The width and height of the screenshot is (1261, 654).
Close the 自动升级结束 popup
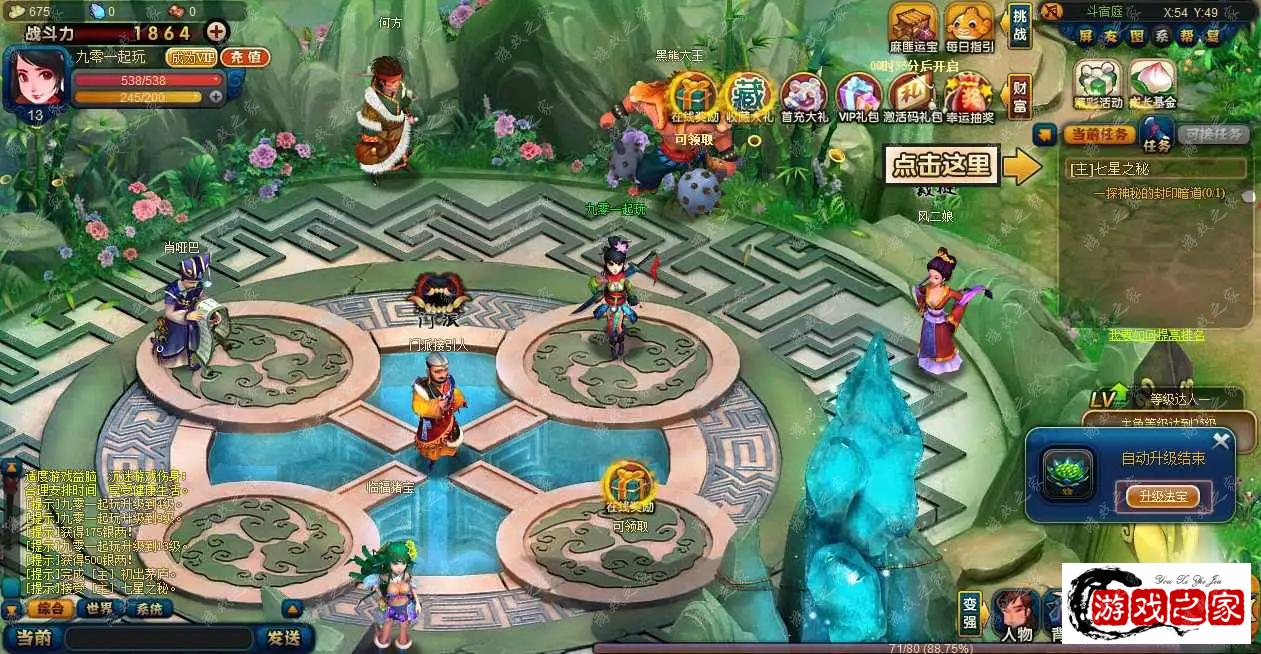[1221, 441]
